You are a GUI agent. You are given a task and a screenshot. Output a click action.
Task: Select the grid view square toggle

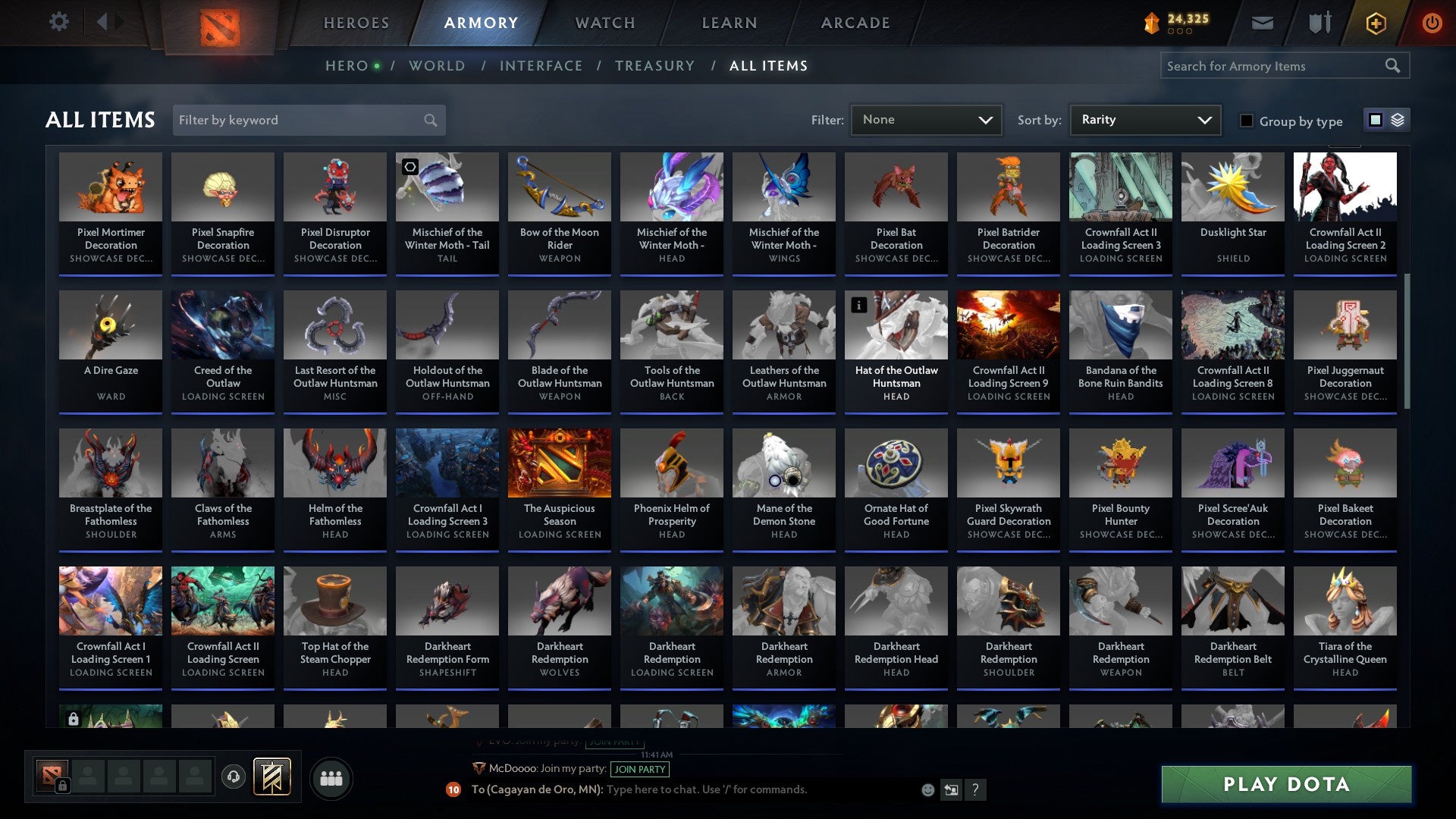(x=1376, y=120)
